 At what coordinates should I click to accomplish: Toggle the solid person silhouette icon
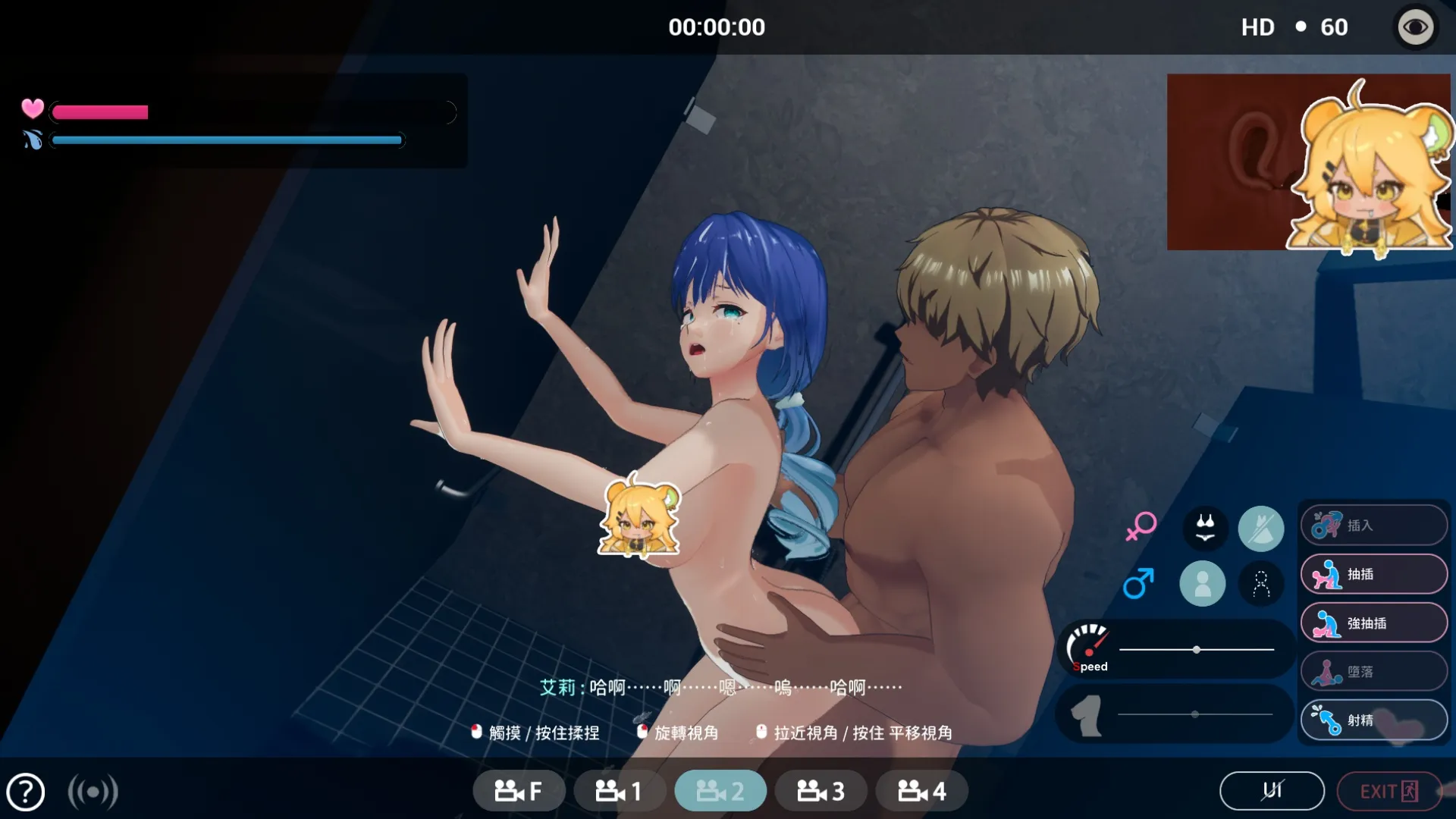coord(1202,583)
